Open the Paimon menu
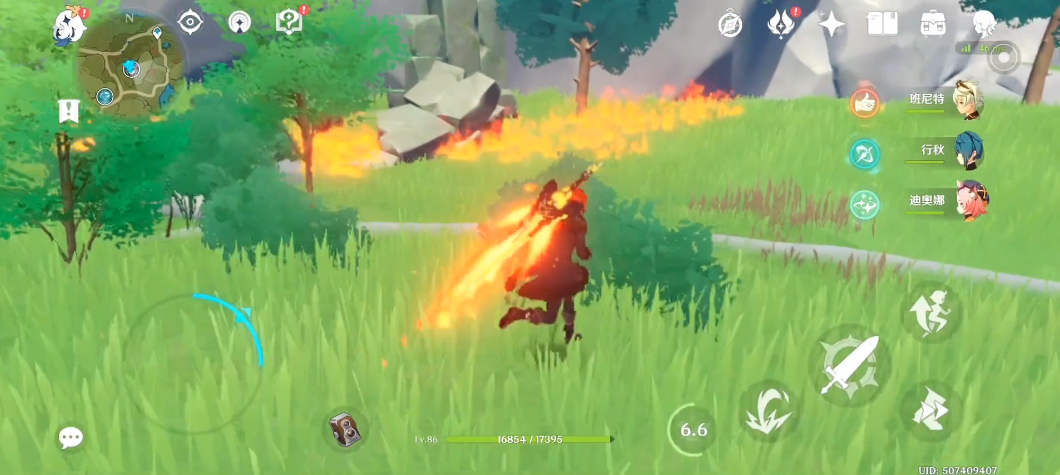 [x=70, y=24]
